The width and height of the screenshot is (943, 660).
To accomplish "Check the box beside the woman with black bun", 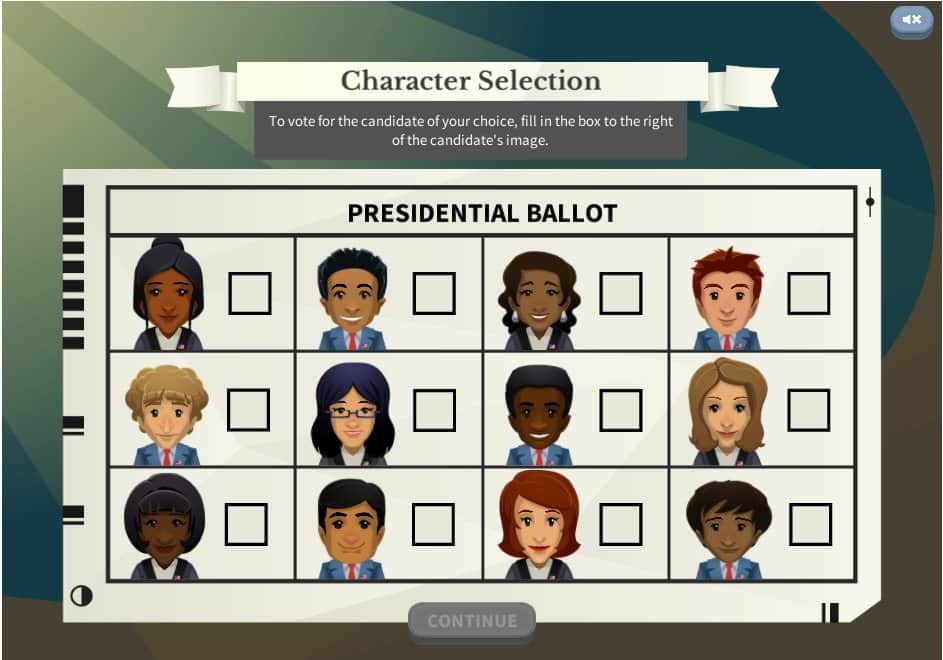I will point(250,293).
